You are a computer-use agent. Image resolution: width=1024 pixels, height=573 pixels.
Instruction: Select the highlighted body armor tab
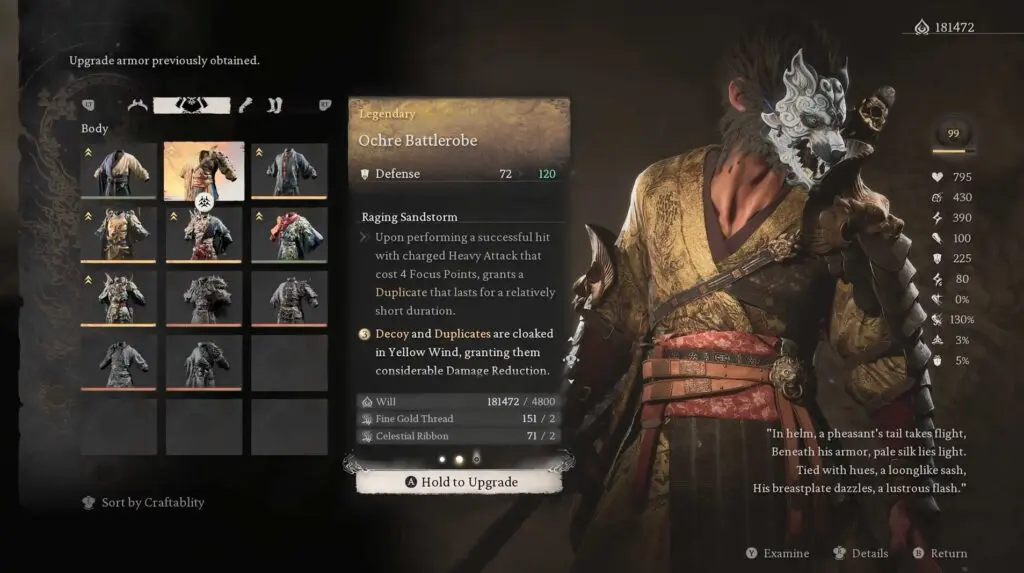[191, 105]
